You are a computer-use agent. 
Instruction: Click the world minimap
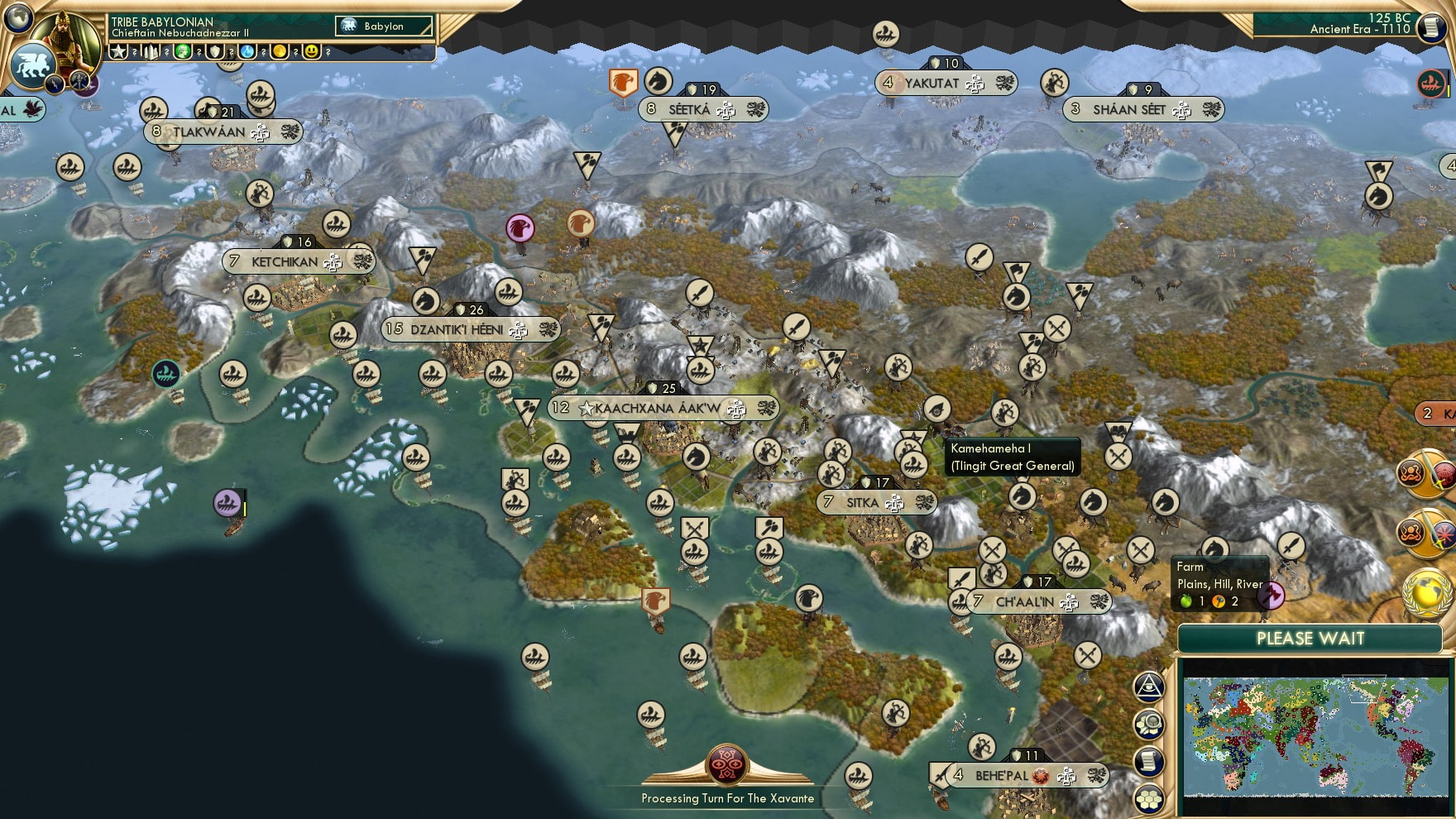coord(1315,735)
